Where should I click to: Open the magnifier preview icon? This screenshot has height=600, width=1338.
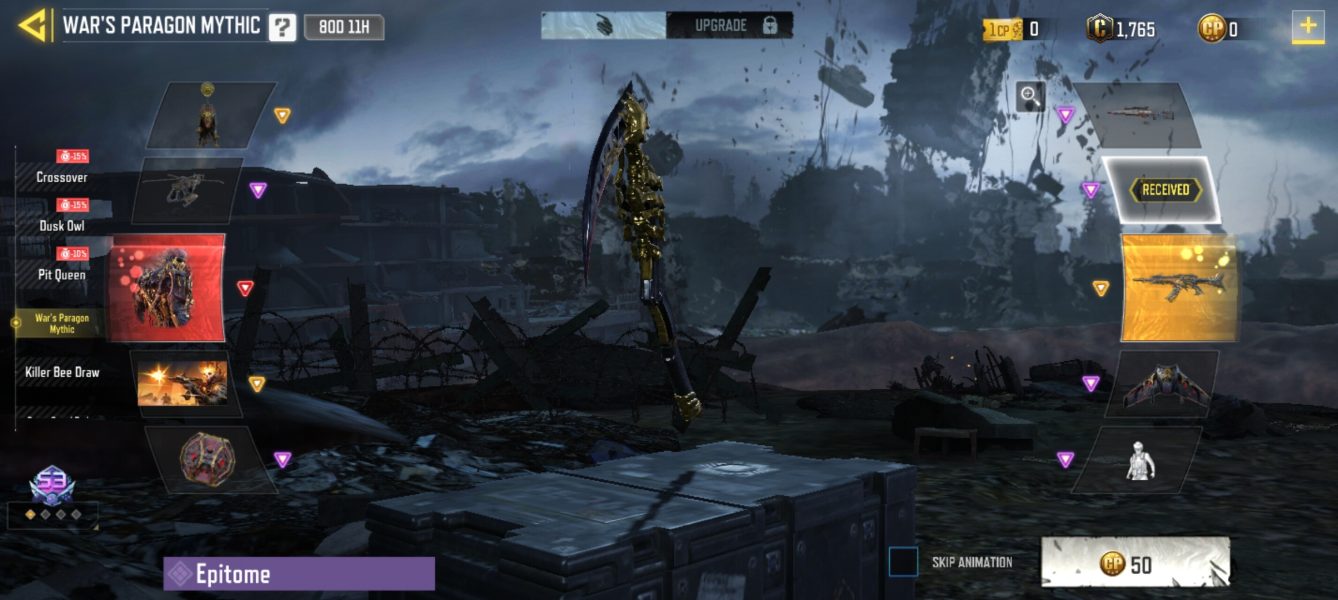tap(1030, 96)
